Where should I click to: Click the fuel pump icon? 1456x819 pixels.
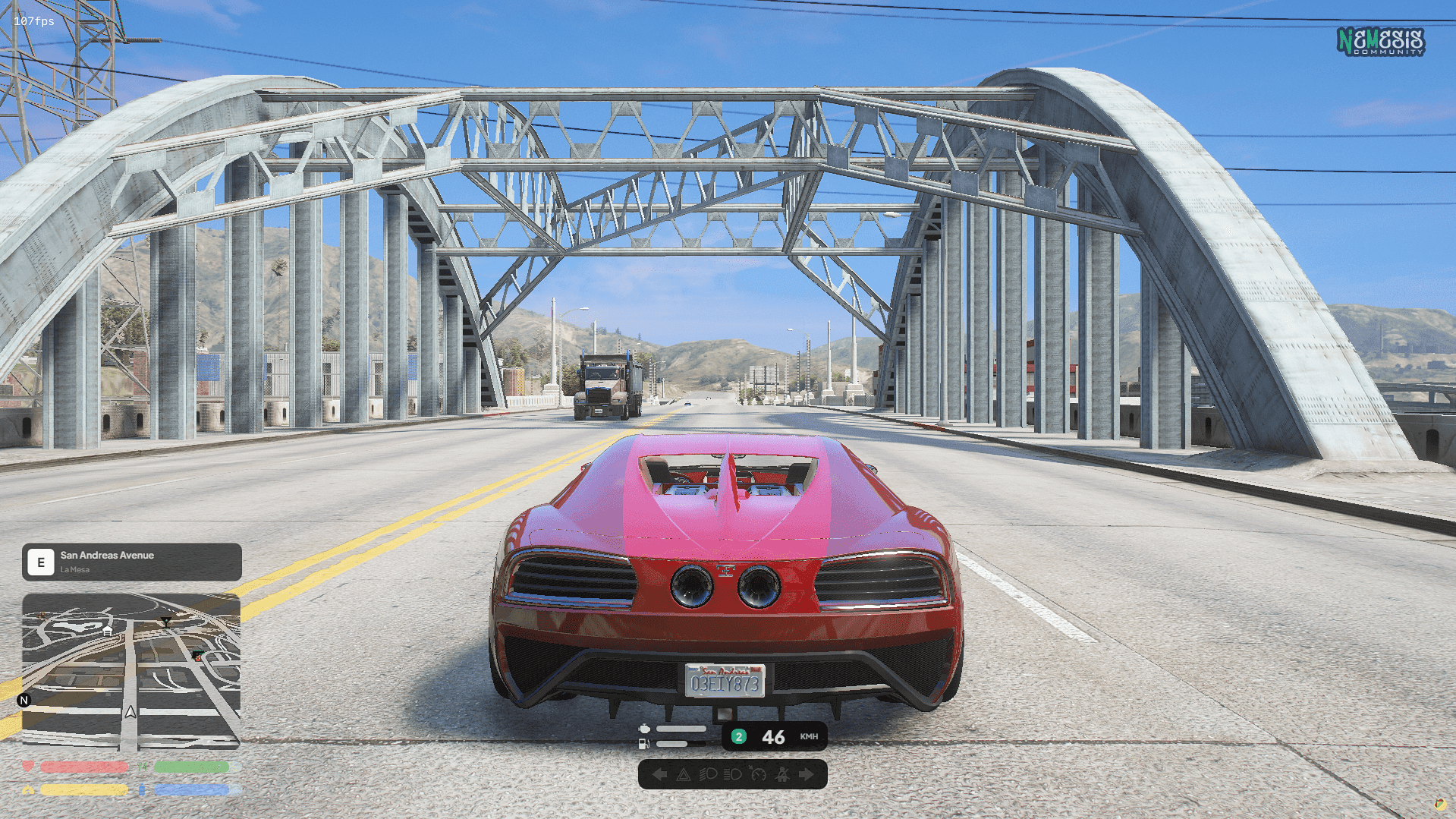(643, 744)
